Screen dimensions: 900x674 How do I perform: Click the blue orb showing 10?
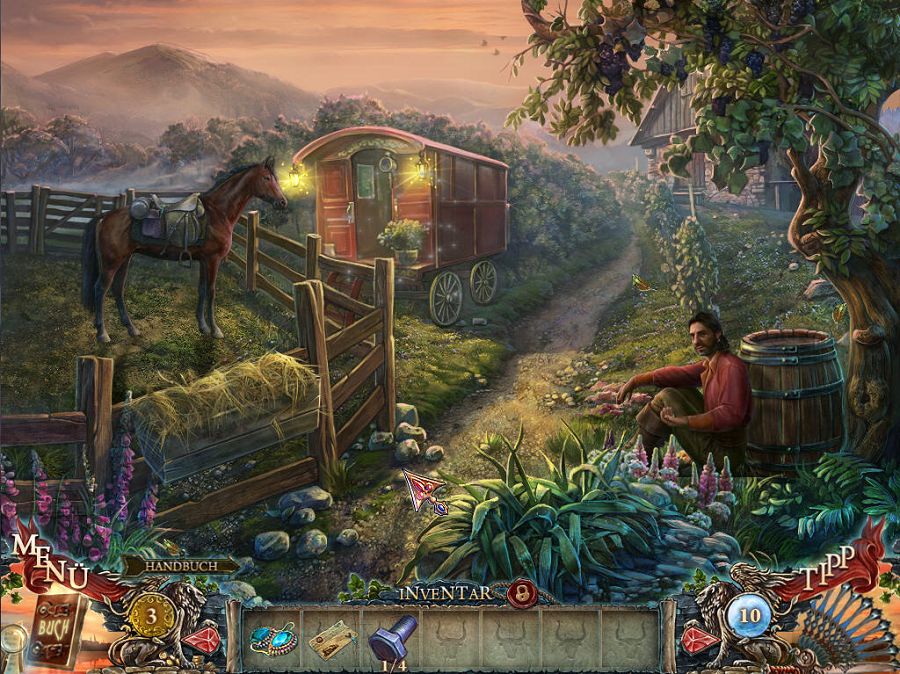[750, 613]
